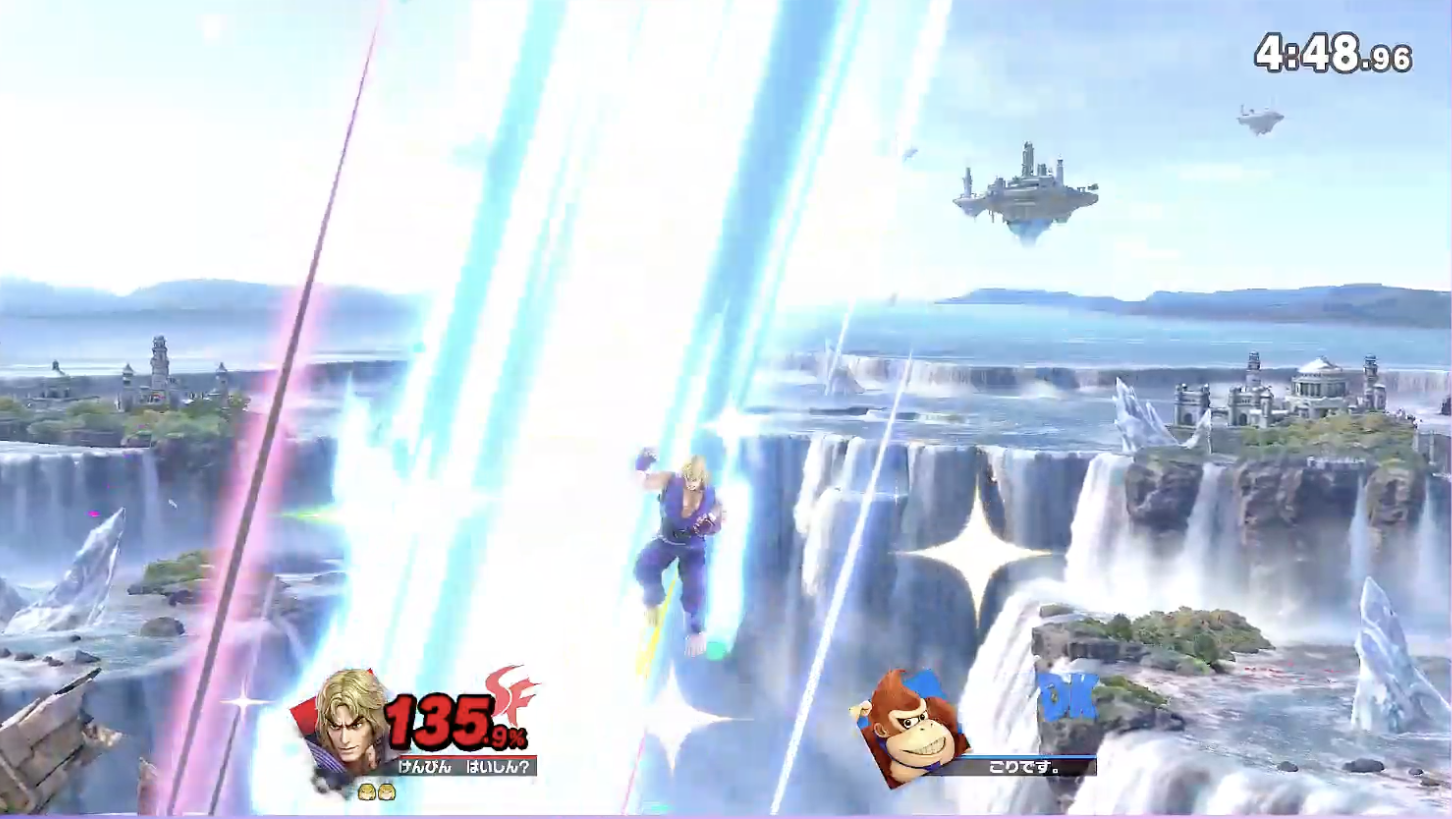1452x819 pixels.
Task: Select Ken's character portrait icon
Action: (x=349, y=725)
